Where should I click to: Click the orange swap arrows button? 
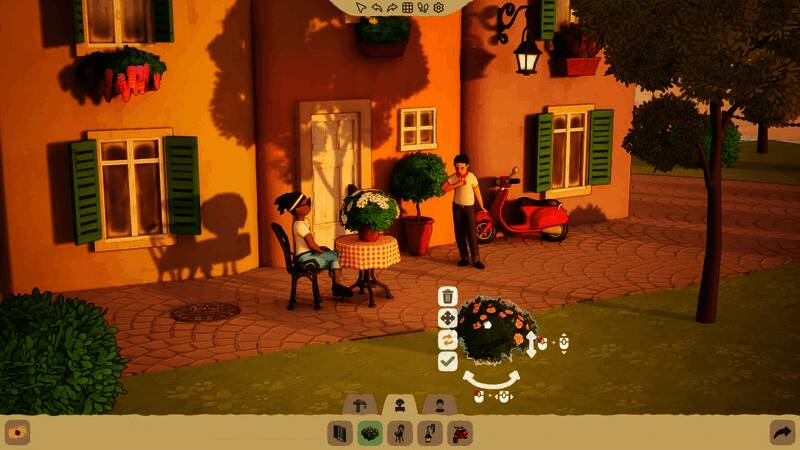[448, 340]
